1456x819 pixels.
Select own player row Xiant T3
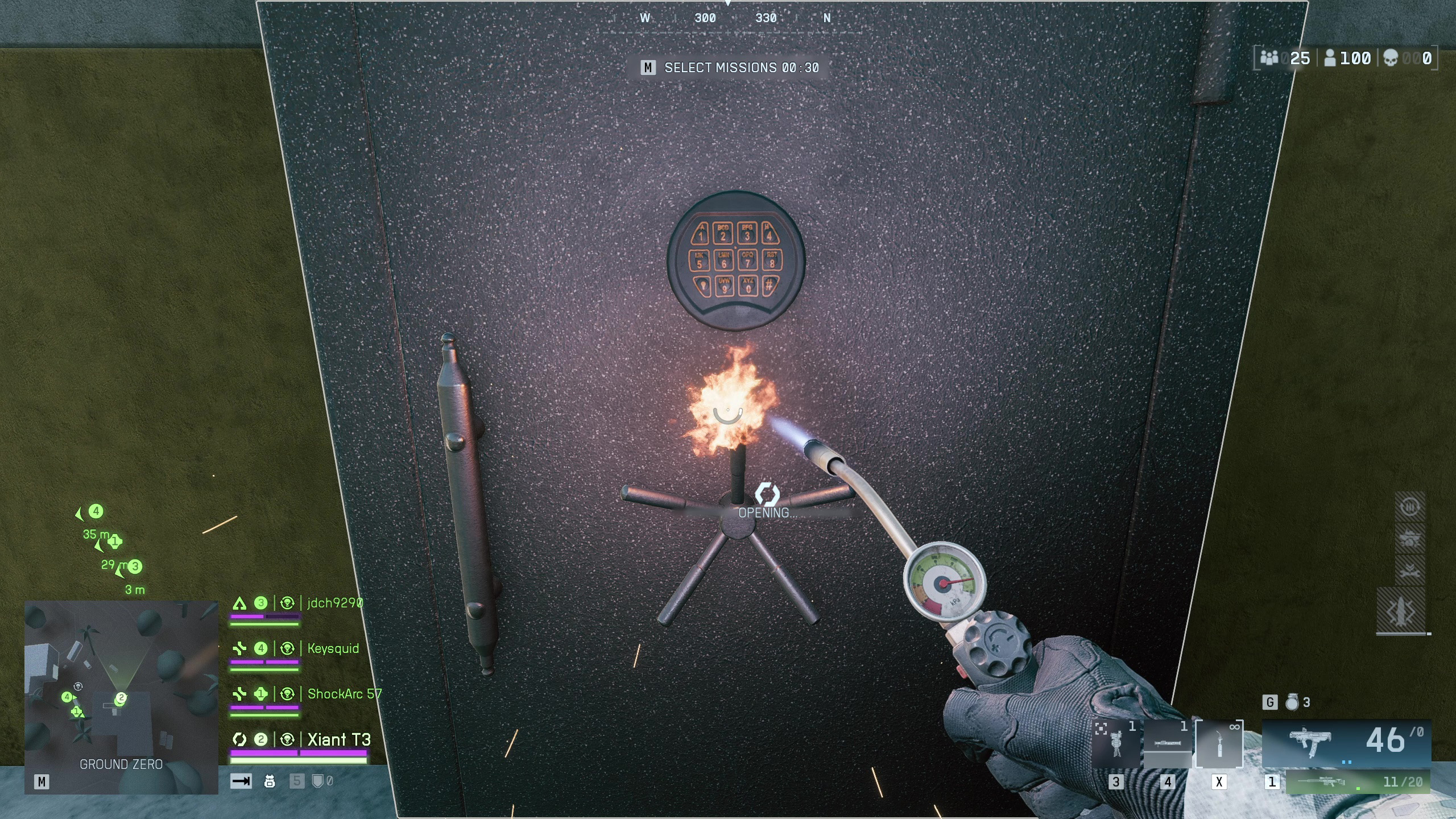(339, 739)
